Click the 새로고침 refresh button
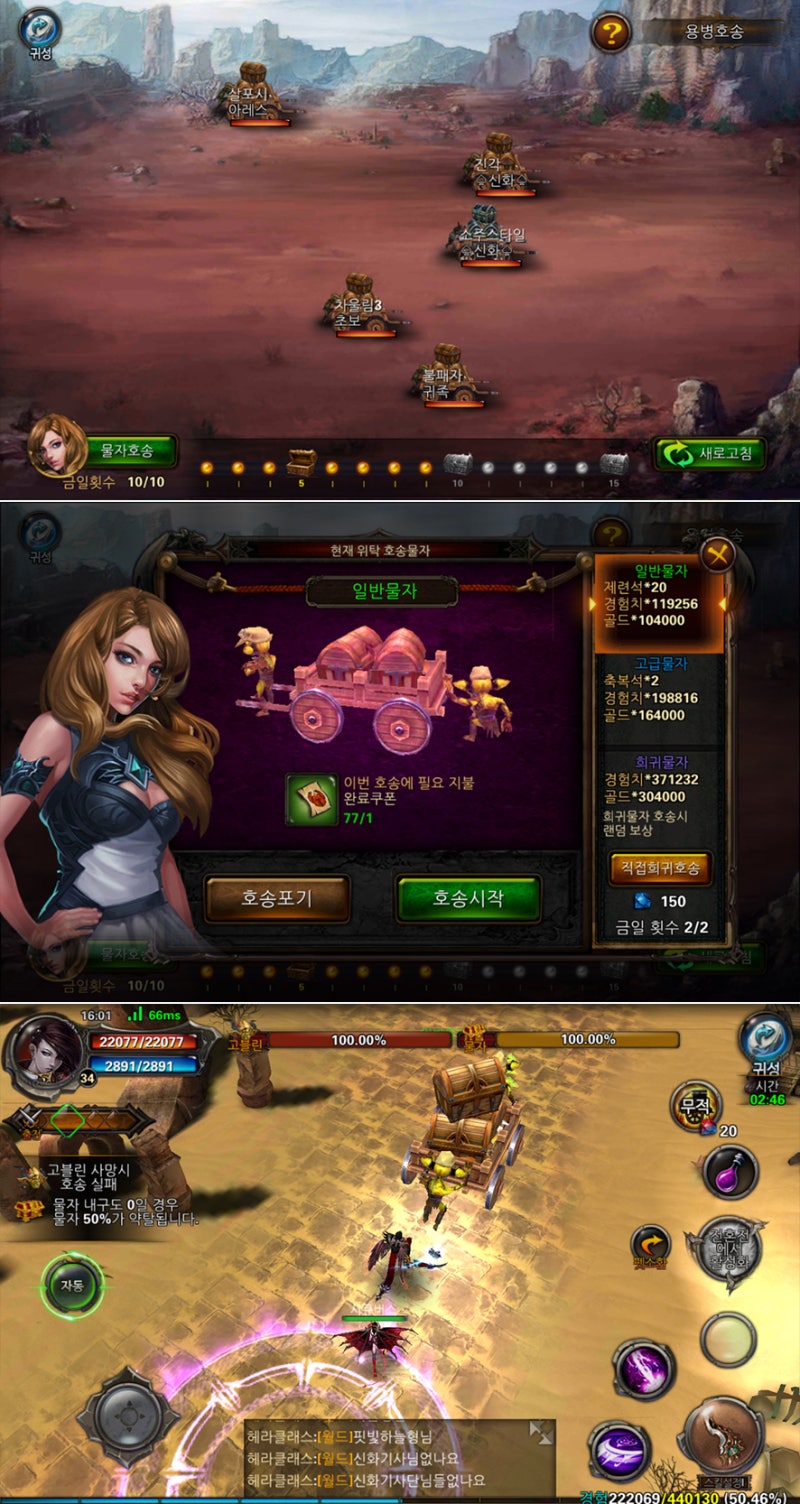 tap(710, 454)
